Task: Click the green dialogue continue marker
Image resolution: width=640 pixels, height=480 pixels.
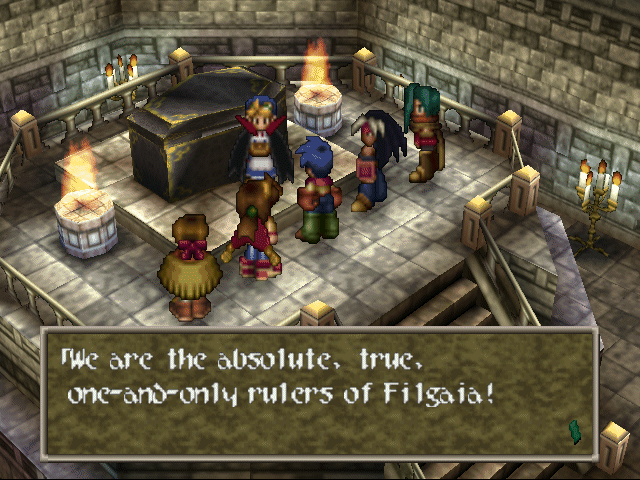Action: point(575,431)
